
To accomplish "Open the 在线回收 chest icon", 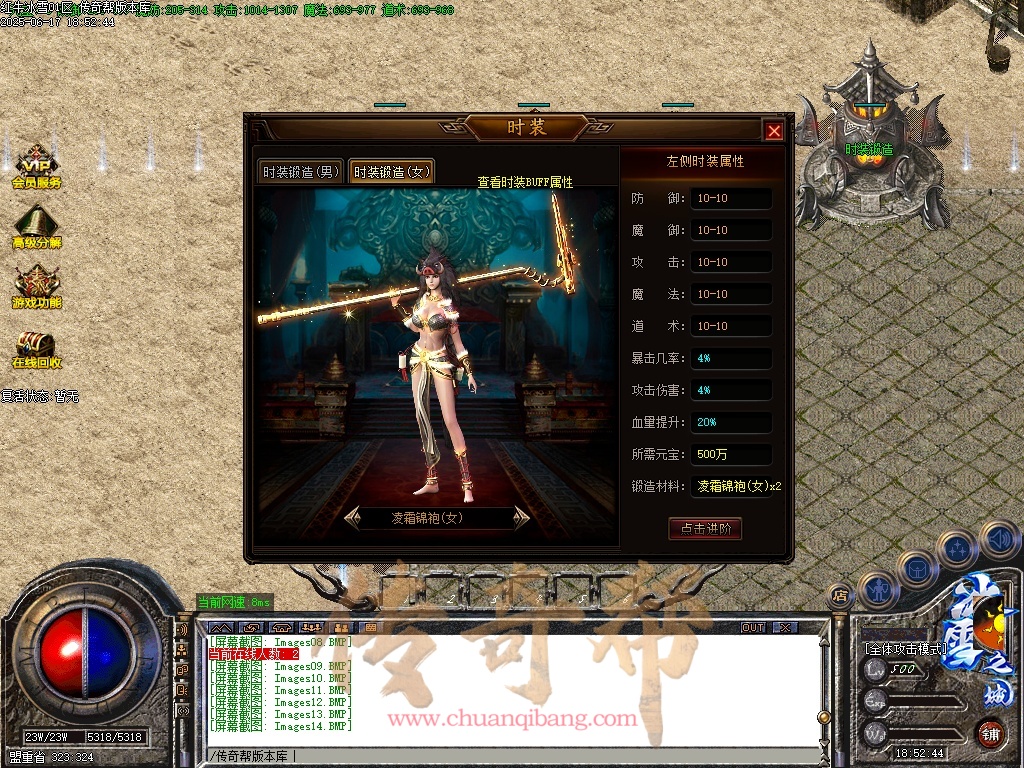I will coord(37,348).
